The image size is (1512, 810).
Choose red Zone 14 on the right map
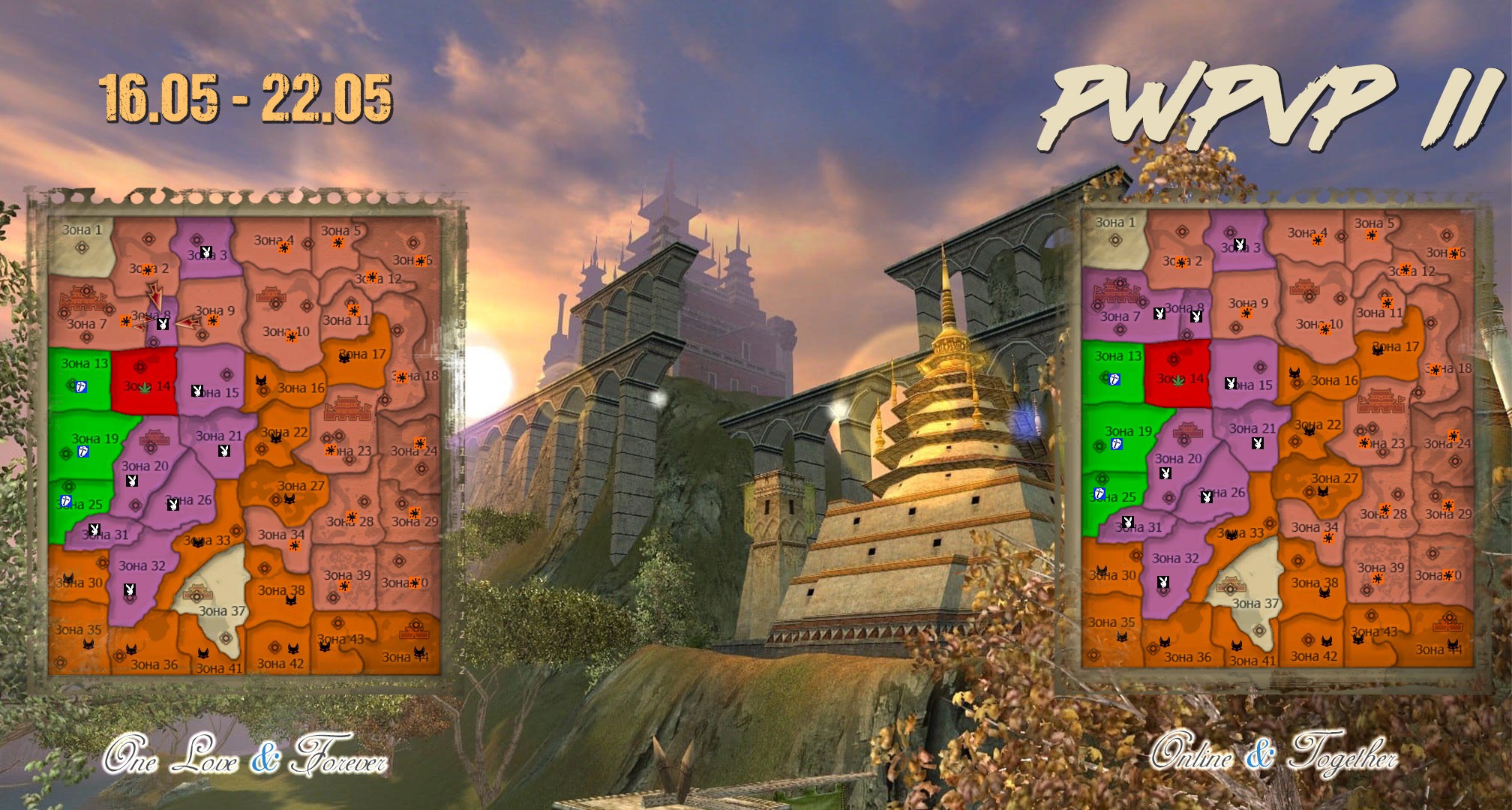pyautogui.click(x=1178, y=373)
